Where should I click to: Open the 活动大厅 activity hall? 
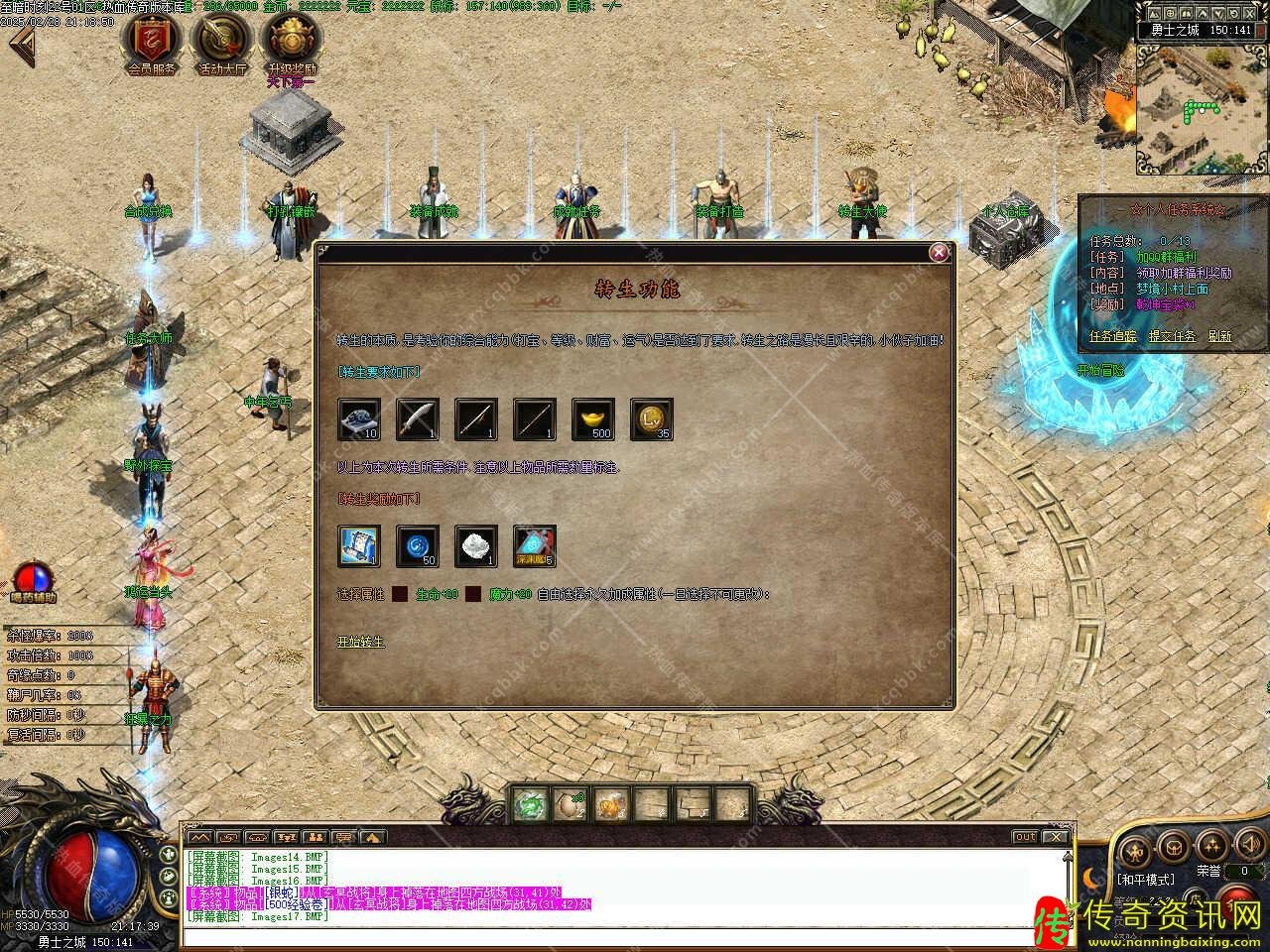pos(222,42)
